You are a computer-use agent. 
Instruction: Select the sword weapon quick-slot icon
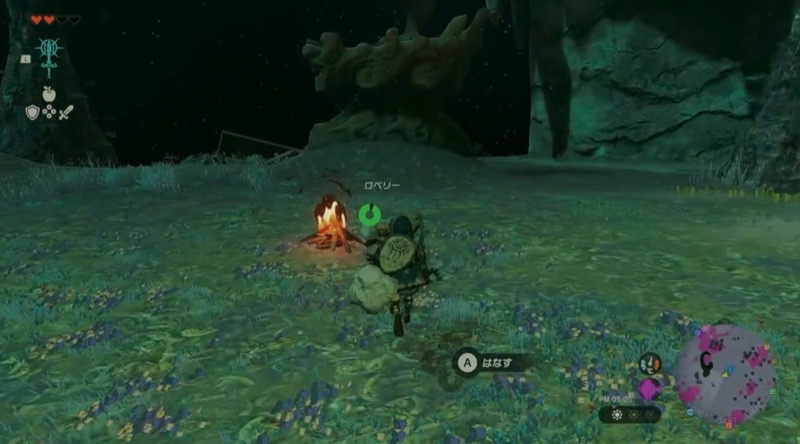click(63, 112)
